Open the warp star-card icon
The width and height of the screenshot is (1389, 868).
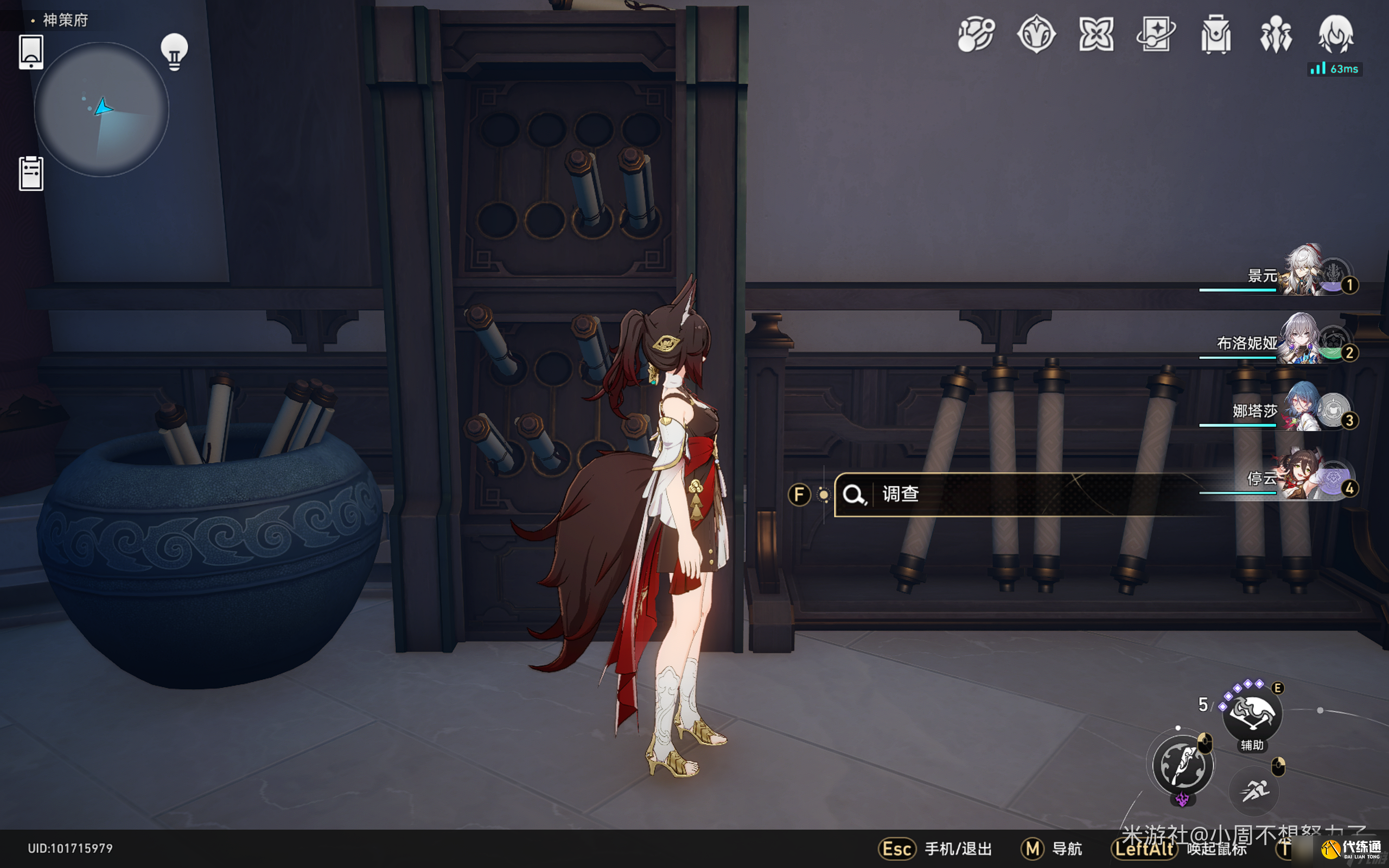1155,34
